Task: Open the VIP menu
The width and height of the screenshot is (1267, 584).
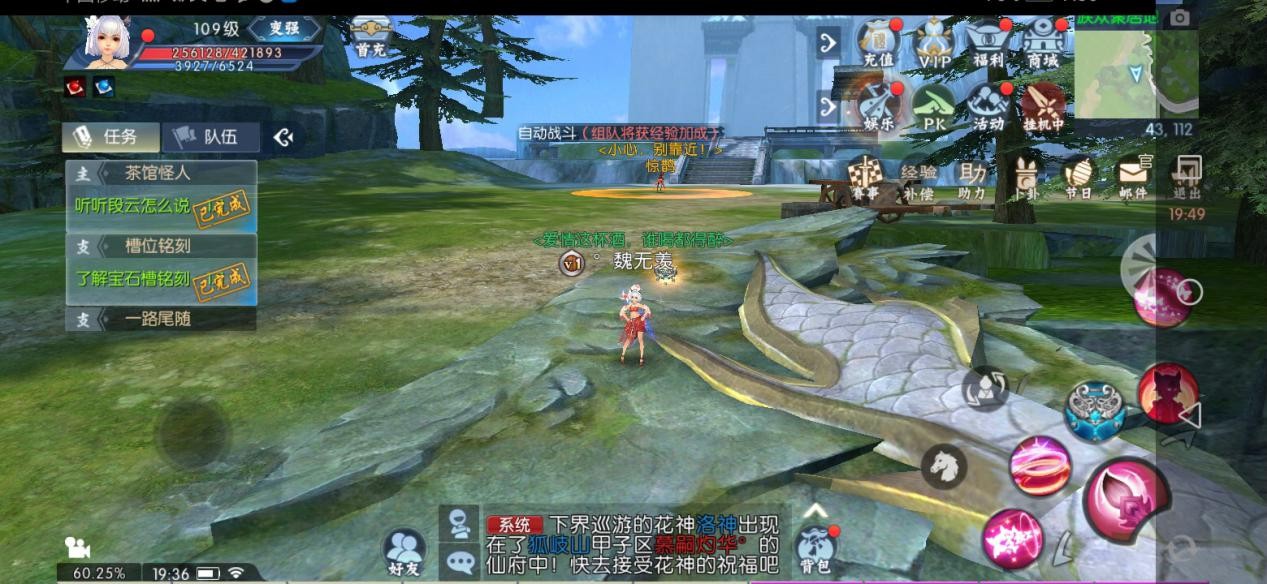Action: click(x=934, y=45)
